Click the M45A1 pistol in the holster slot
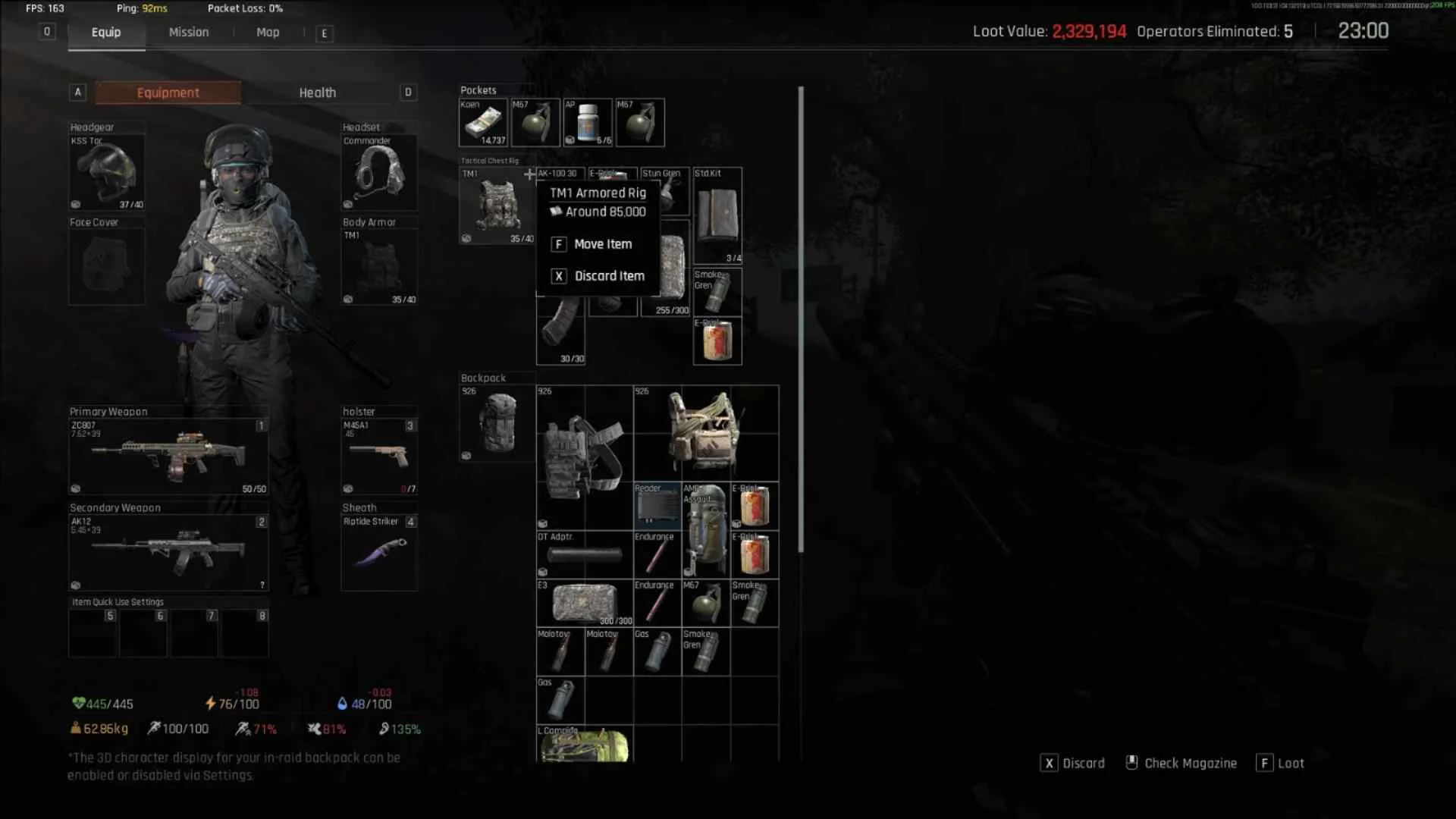The width and height of the screenshot is (1456, 819). coord(379,455)
